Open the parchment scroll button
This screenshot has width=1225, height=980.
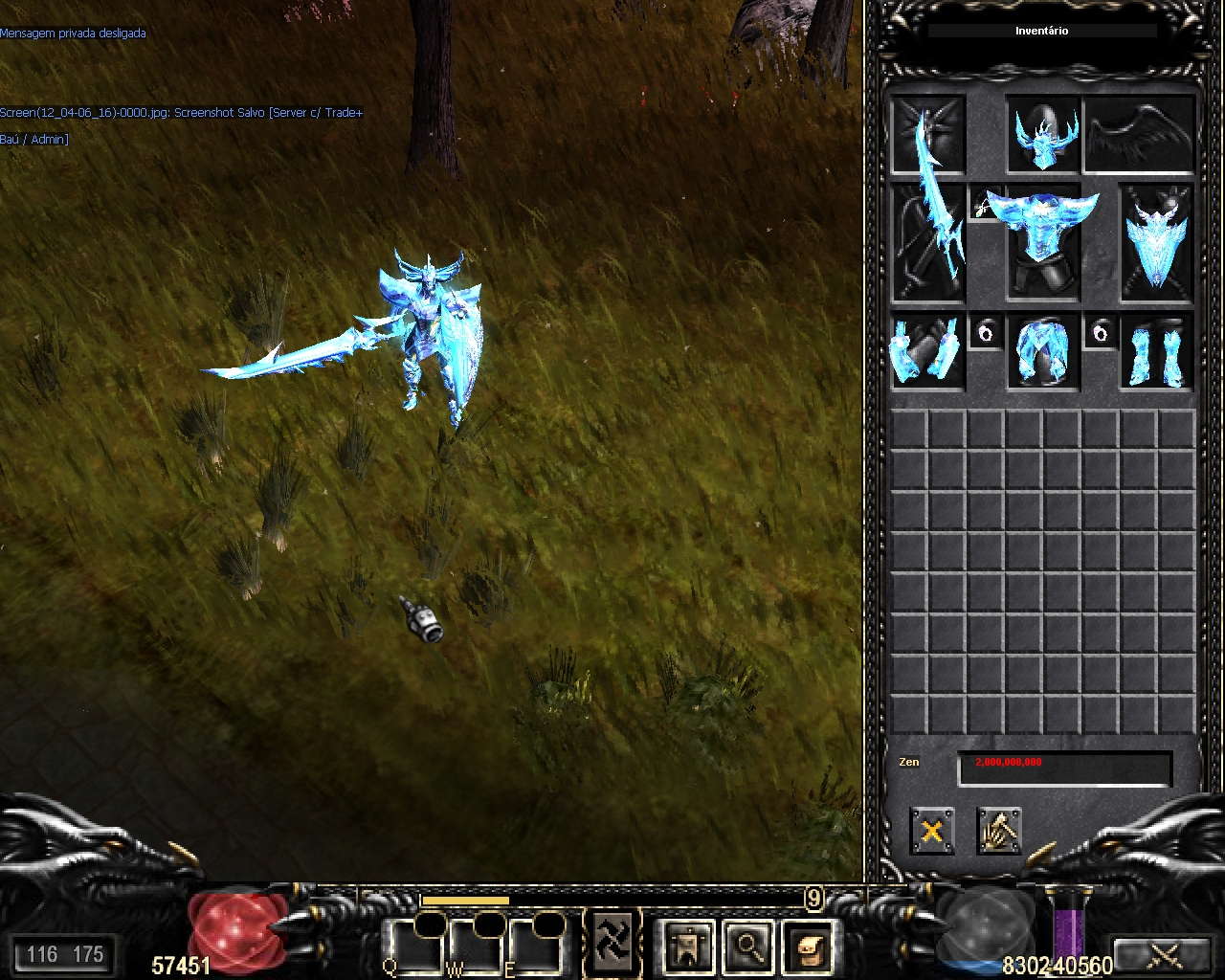click(807, 947)
